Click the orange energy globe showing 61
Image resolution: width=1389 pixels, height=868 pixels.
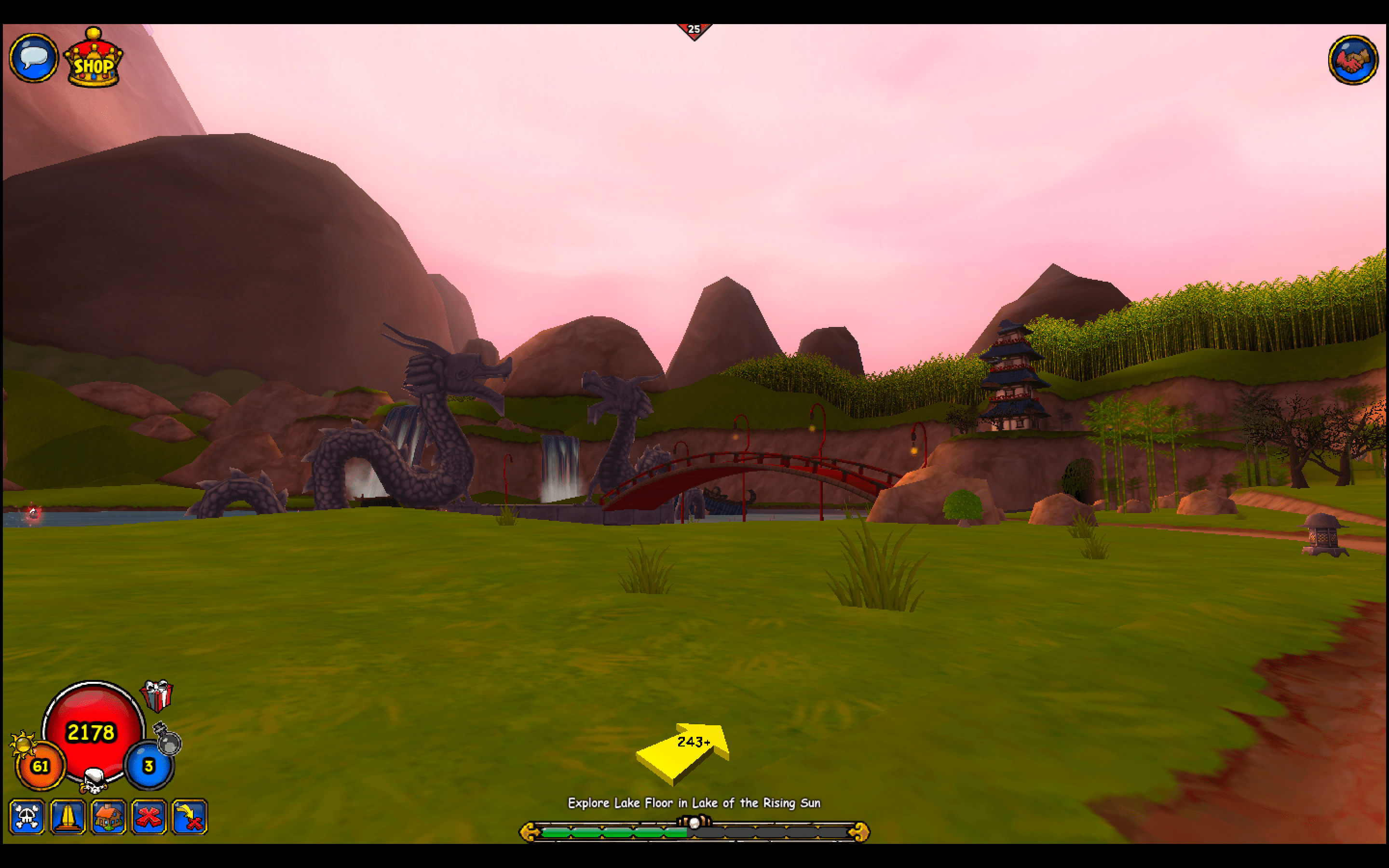(40, 765)
